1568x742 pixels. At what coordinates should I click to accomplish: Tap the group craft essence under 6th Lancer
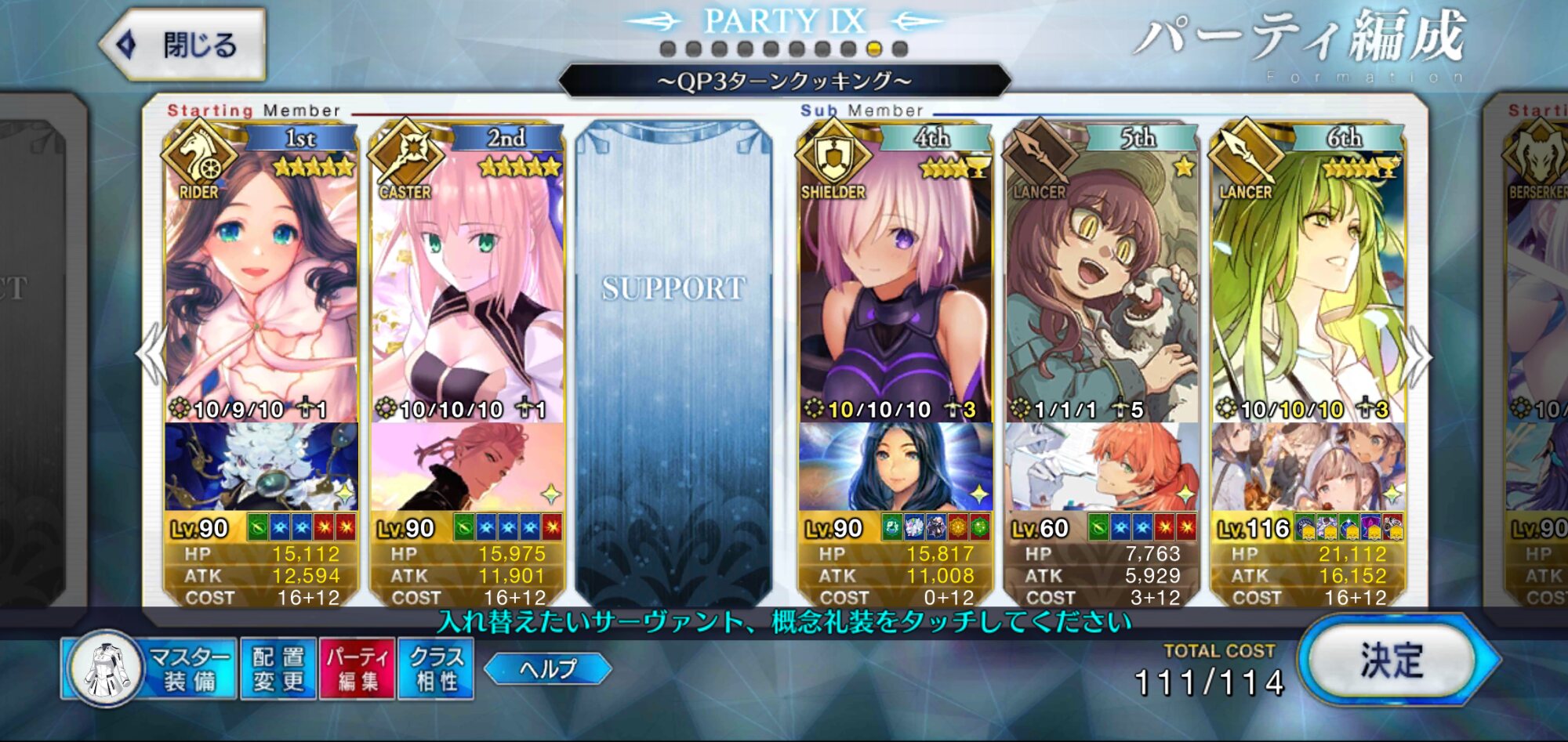(x=1308, y=467)
